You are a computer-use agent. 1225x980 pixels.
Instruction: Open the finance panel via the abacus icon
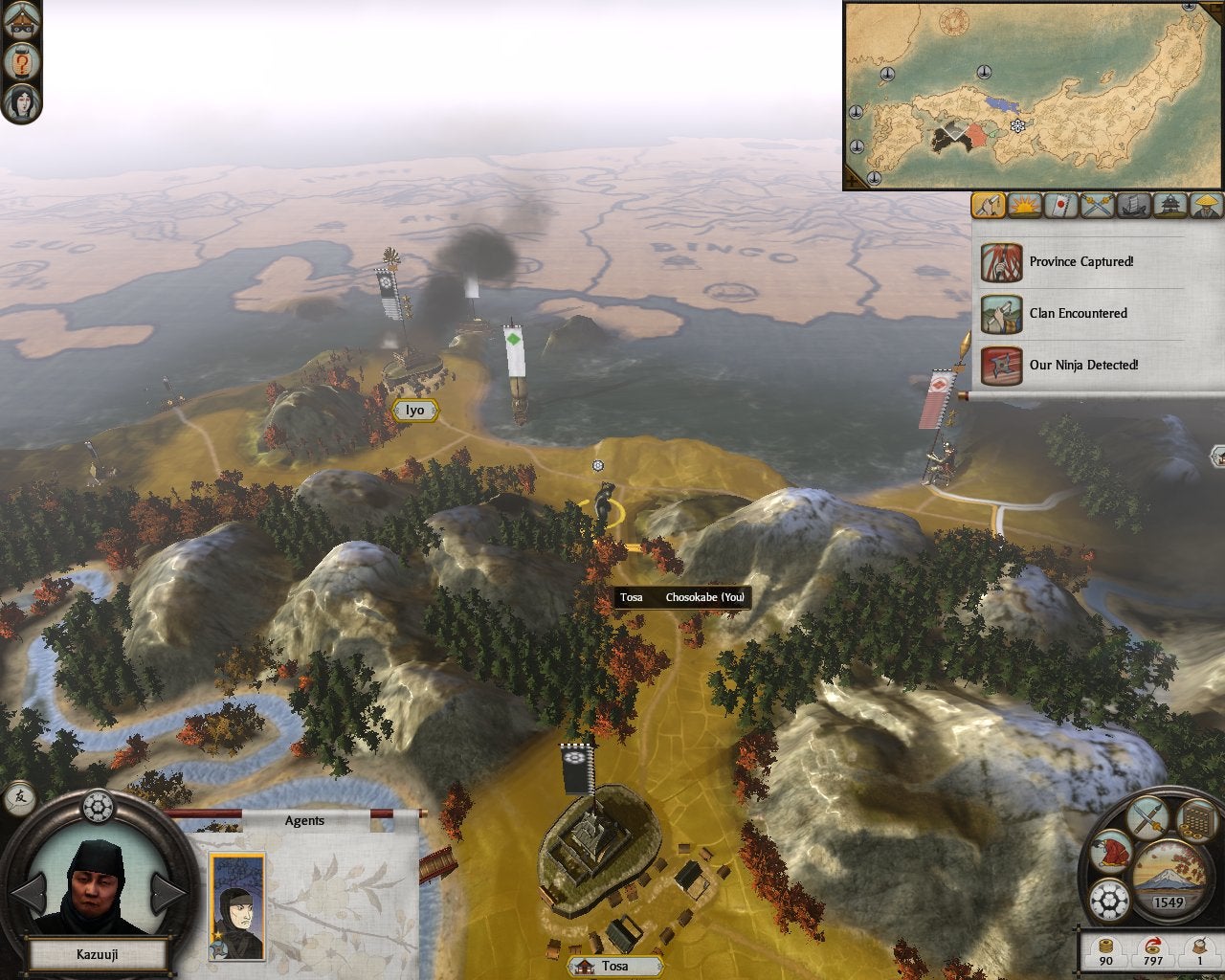(1198, 820)
